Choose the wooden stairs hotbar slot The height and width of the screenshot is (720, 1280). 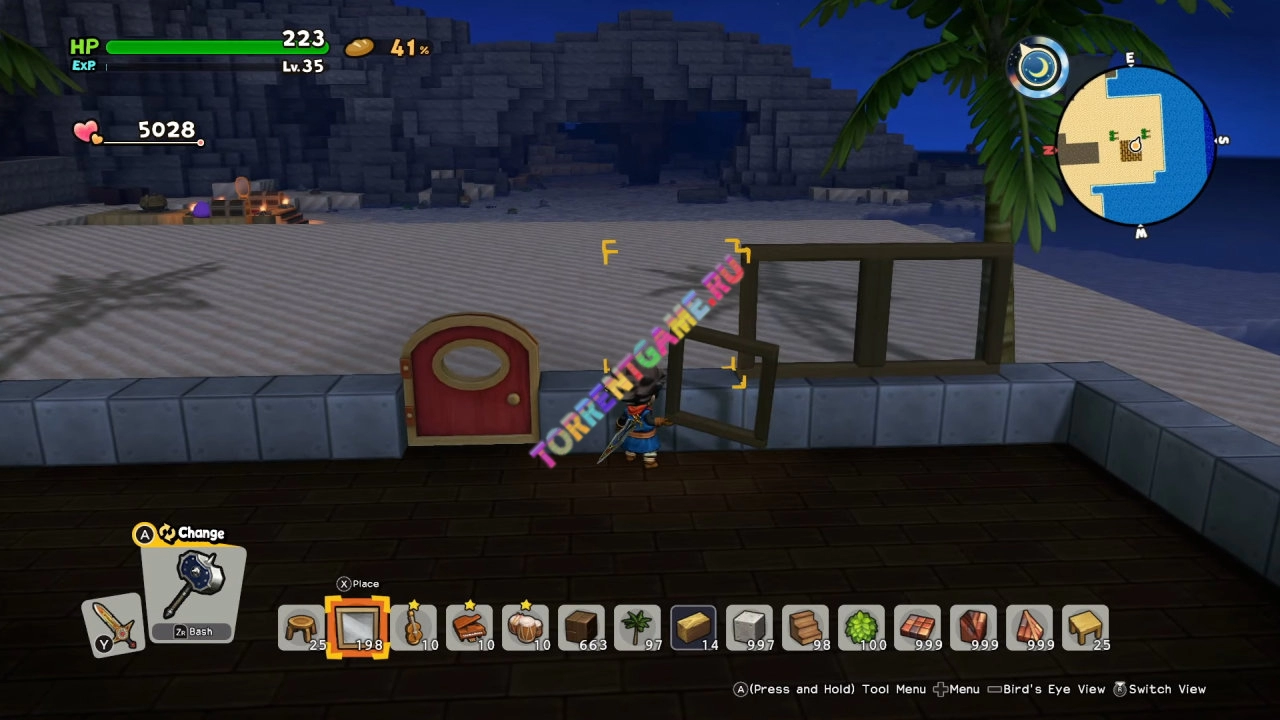805,629
